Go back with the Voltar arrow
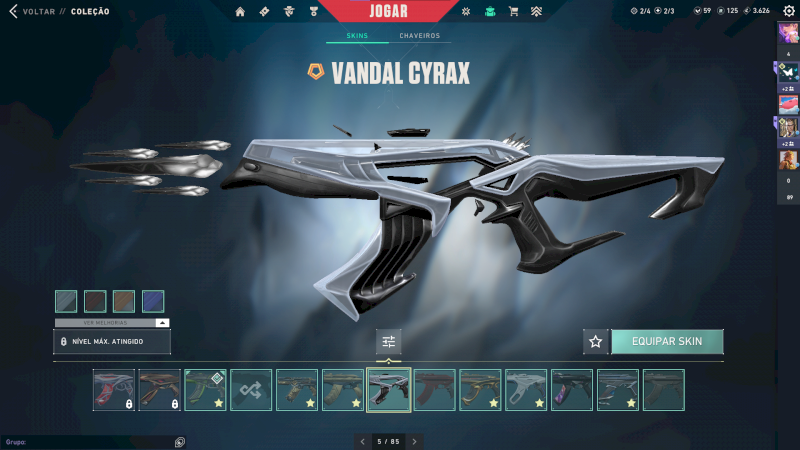 tap(13, 11)
